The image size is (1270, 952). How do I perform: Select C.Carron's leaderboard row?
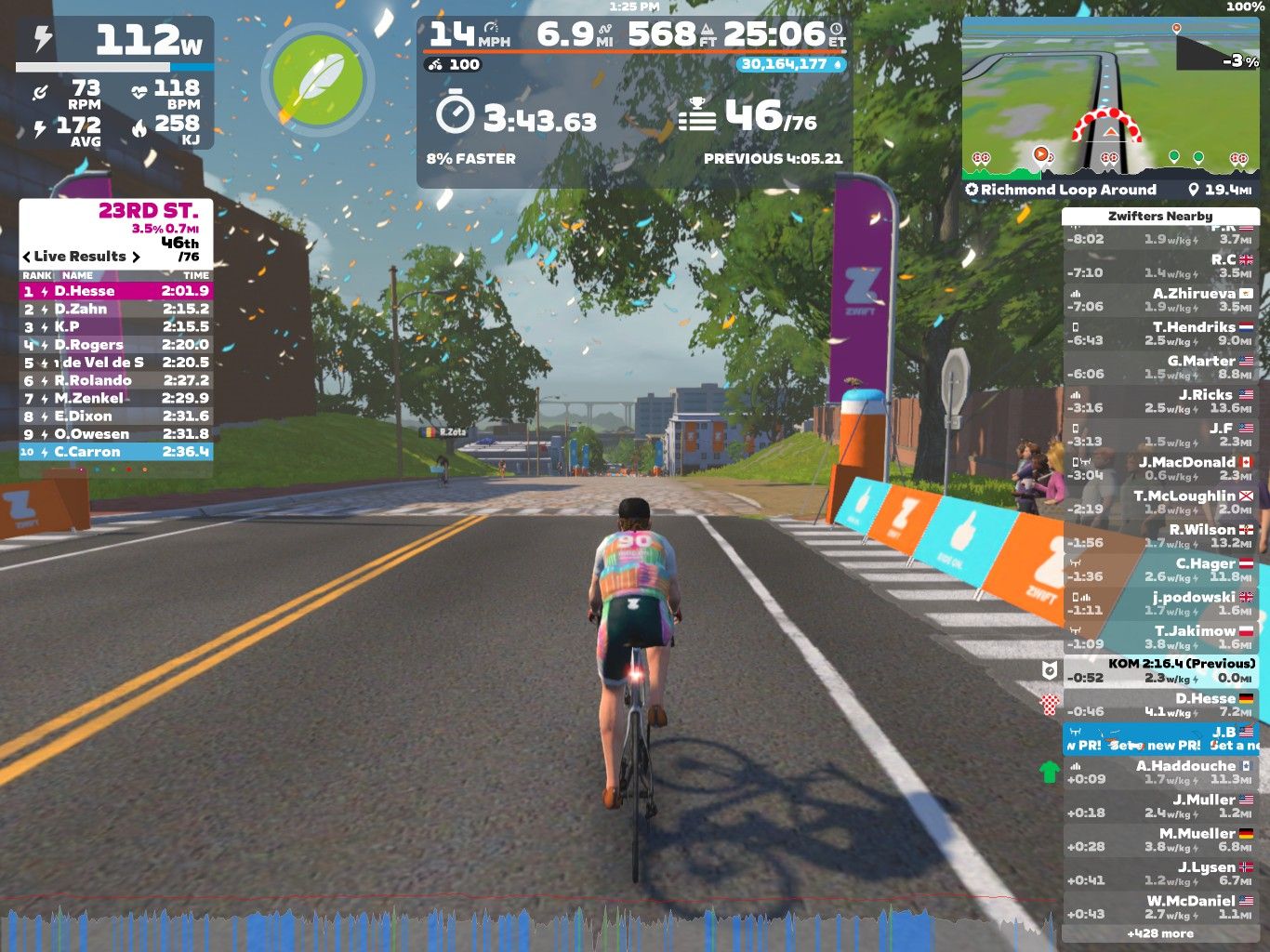[115, 452]
